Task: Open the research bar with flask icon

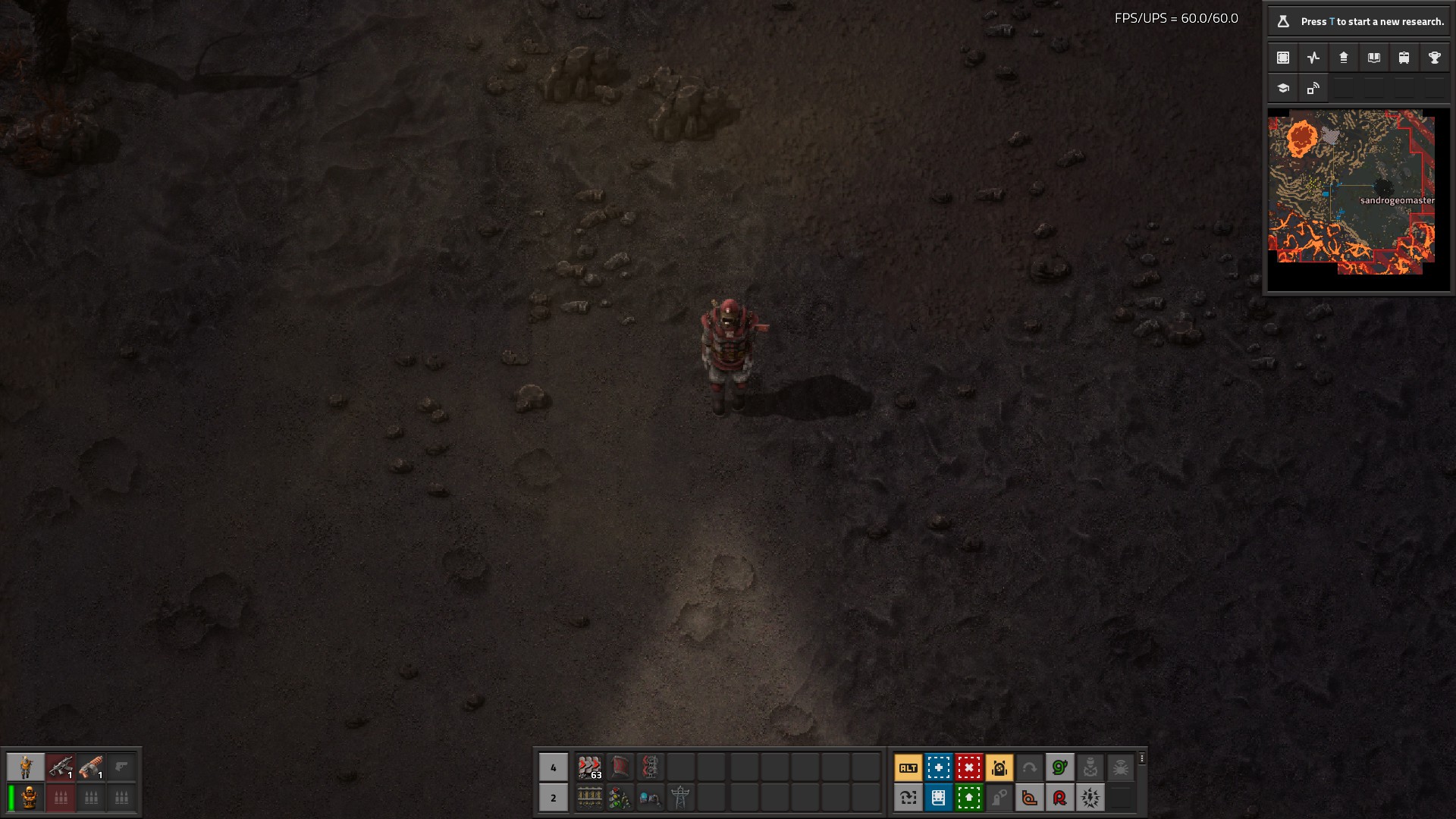Action: pos(1358,21)
